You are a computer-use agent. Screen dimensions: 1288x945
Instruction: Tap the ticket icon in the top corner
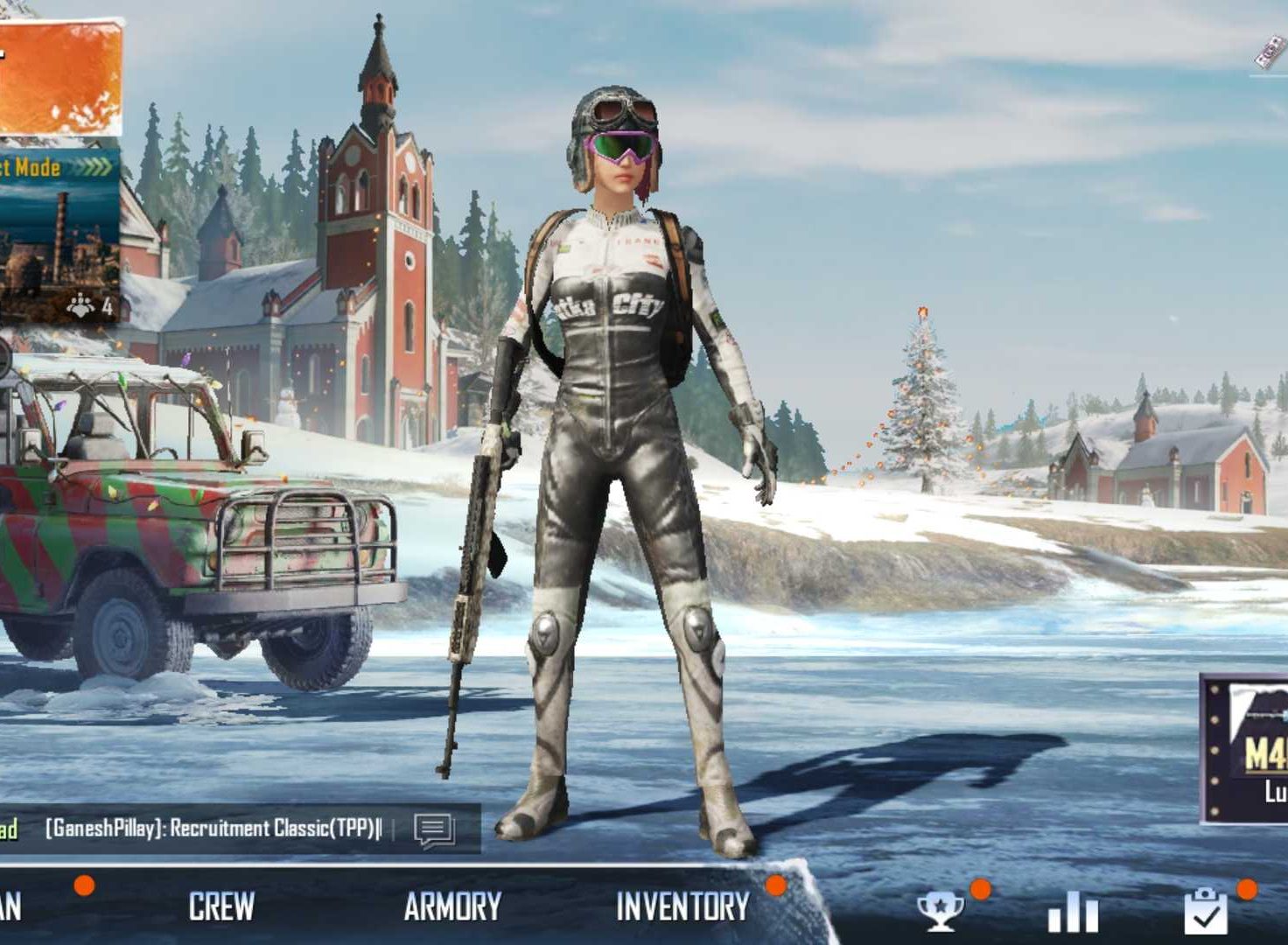pyautogui.click(x=1270, y=53)
